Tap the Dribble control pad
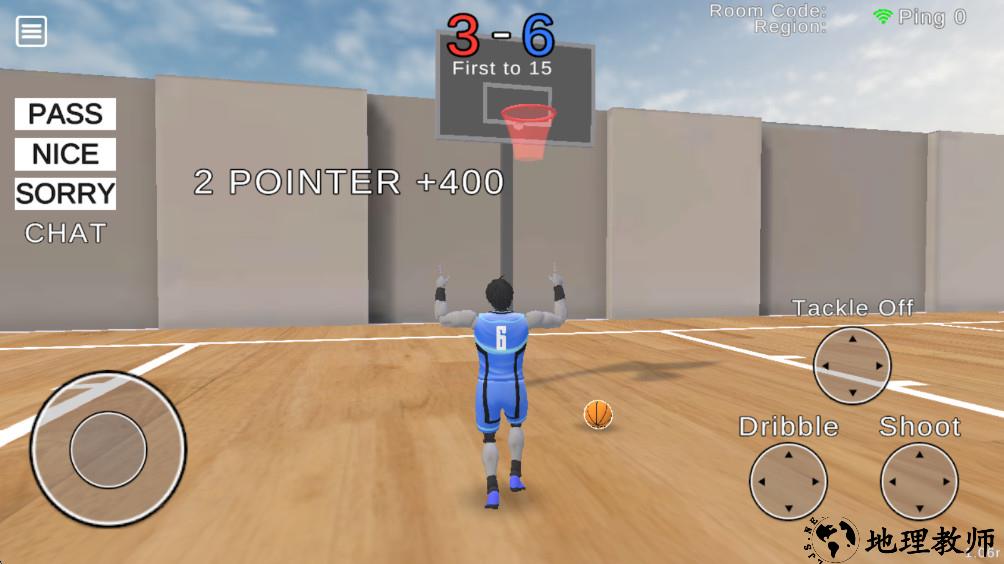Screen dimensions: 1004x564 (788, 481)
